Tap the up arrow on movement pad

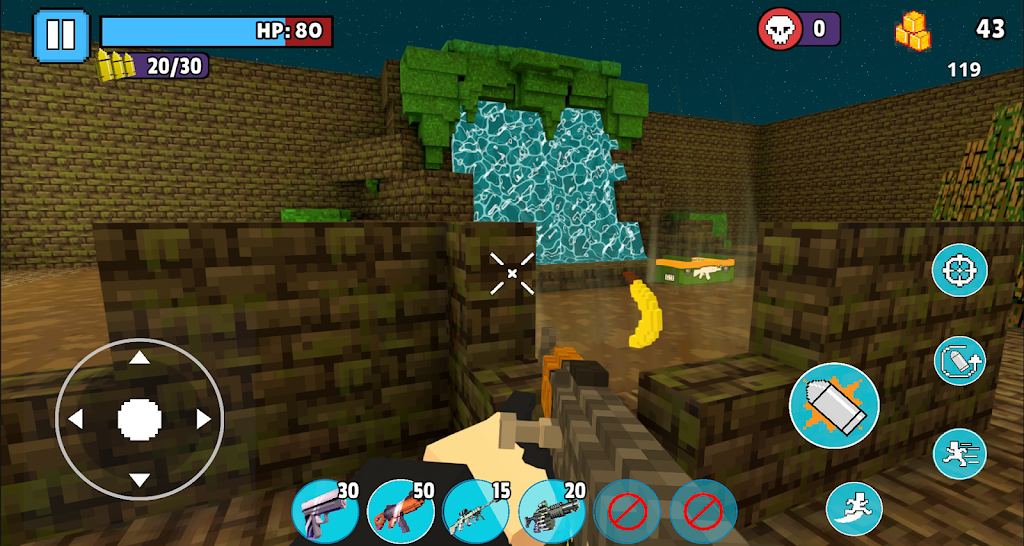click(140, 357)
